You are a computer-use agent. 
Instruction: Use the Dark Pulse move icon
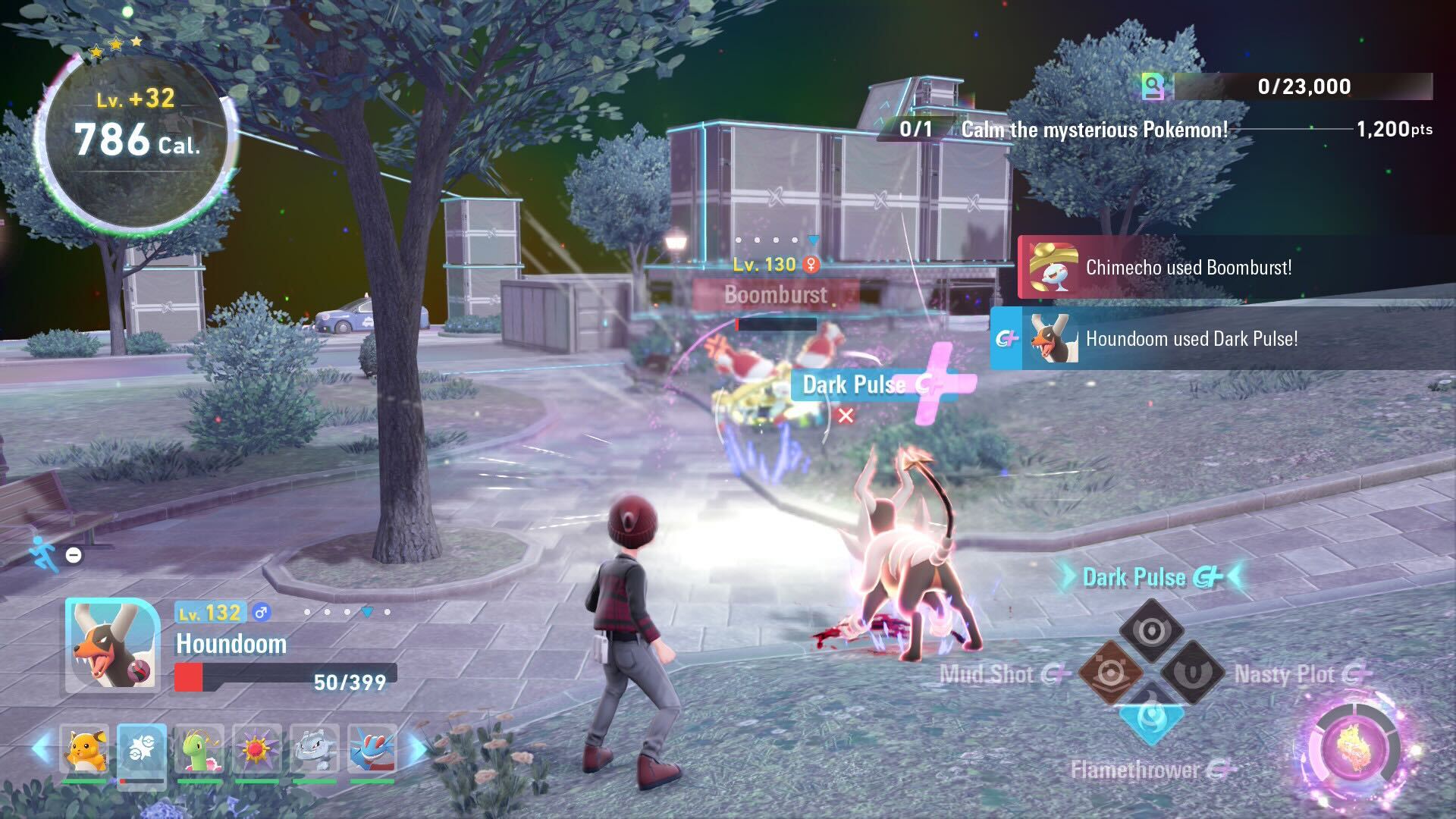pos(1151,629)
